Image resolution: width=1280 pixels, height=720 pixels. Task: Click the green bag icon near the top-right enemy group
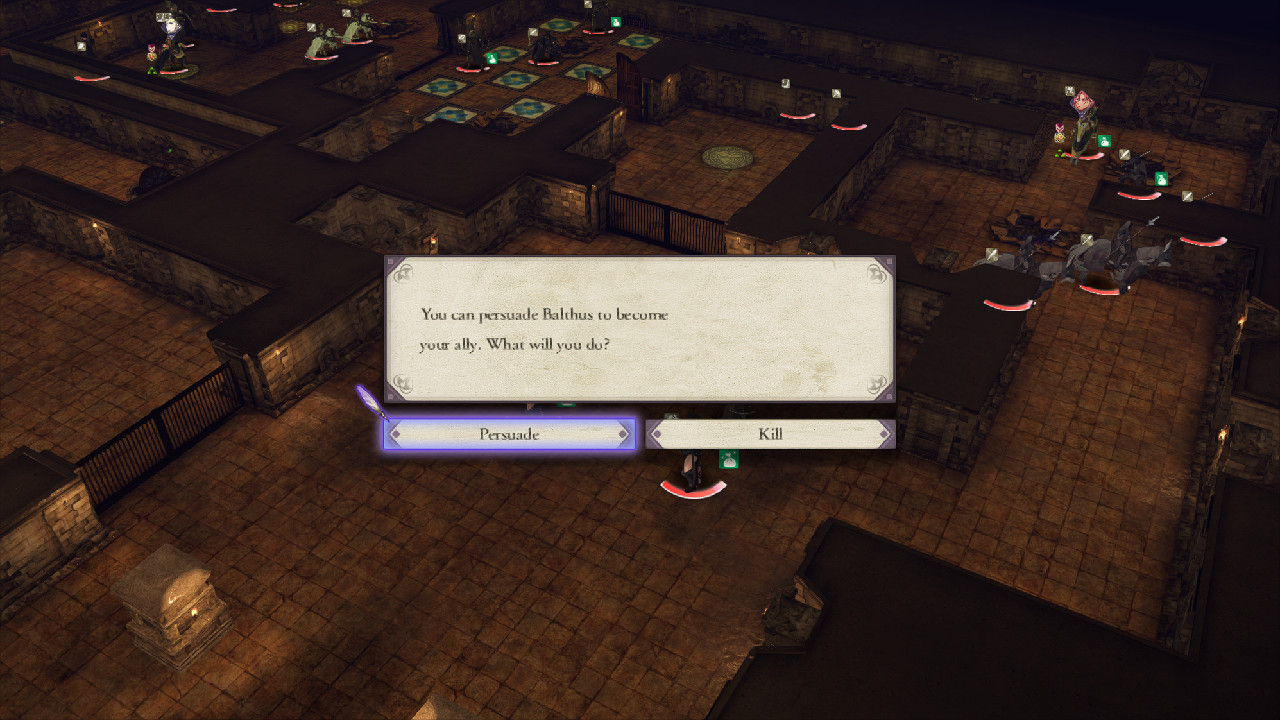pos(1161,177)
